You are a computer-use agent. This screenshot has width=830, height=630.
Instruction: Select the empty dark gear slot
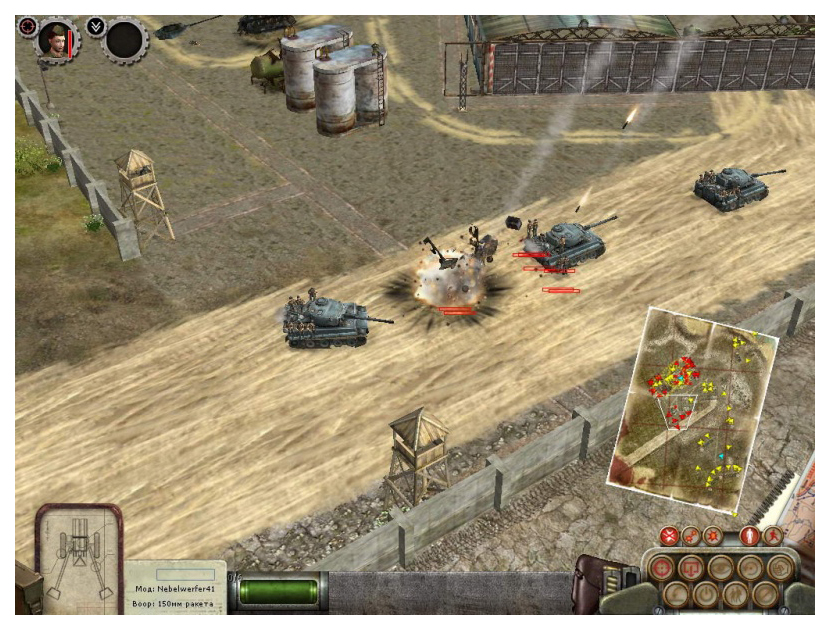126,40
